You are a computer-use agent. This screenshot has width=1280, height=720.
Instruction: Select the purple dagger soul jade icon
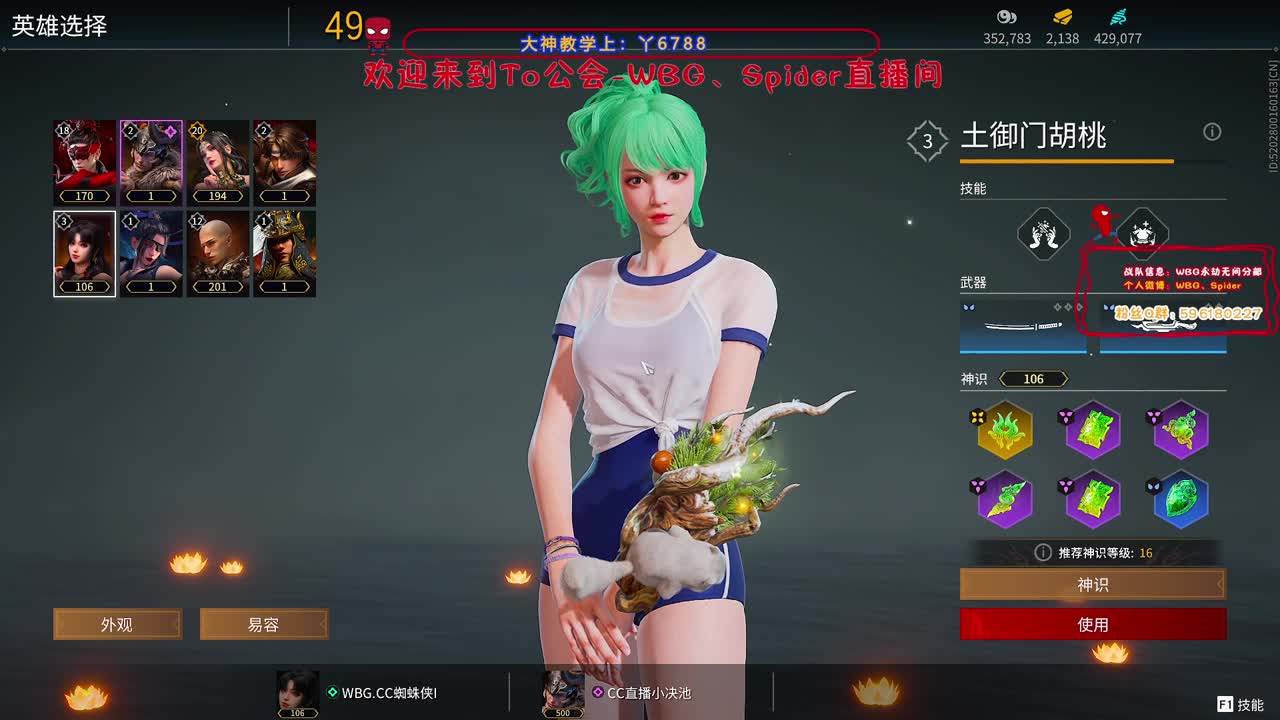pyautogui.click(x=1004, y=500)
